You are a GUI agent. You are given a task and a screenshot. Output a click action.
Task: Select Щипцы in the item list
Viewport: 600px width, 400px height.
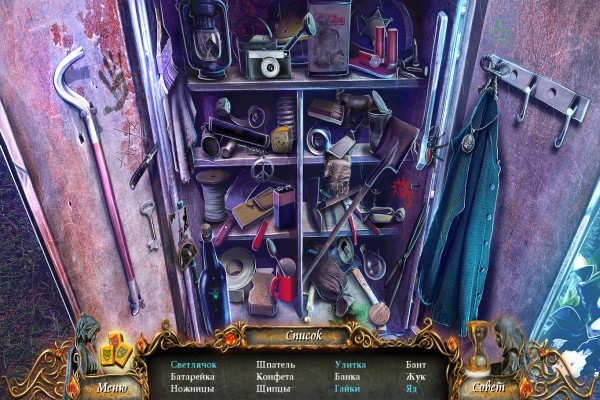pos(273,388)
